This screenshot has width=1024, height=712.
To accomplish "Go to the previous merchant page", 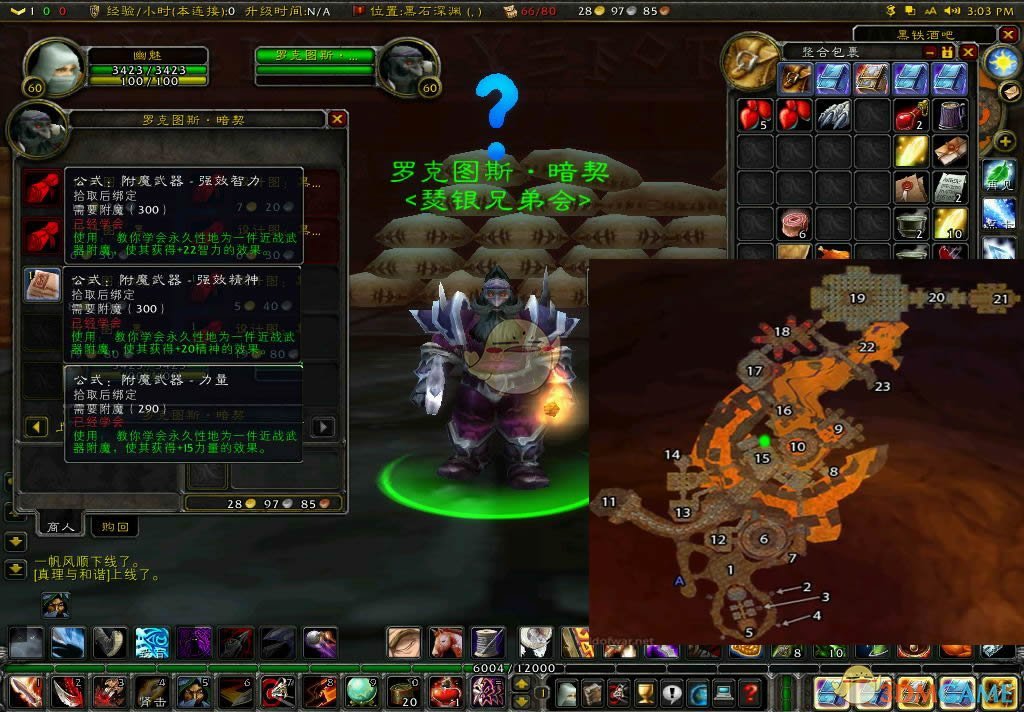I will tap(37, 427).
